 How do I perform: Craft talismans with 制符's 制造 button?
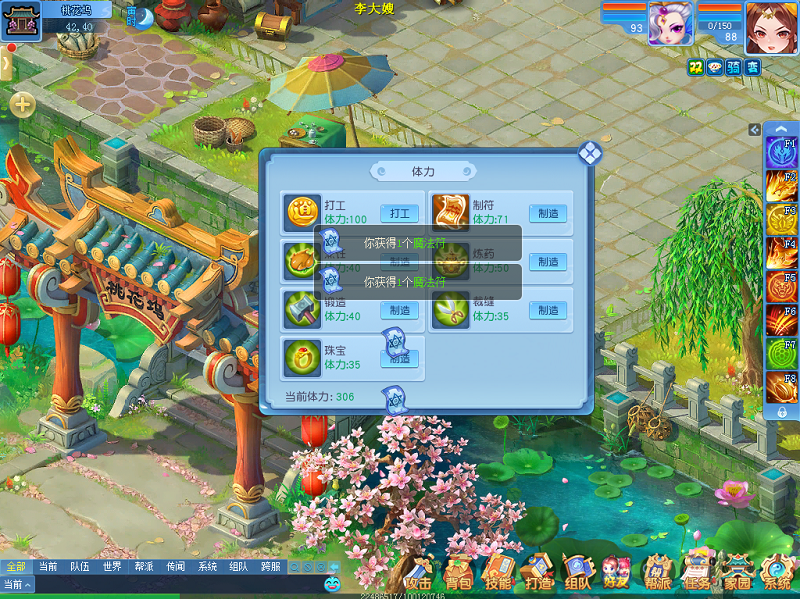[x=547, y=213]
